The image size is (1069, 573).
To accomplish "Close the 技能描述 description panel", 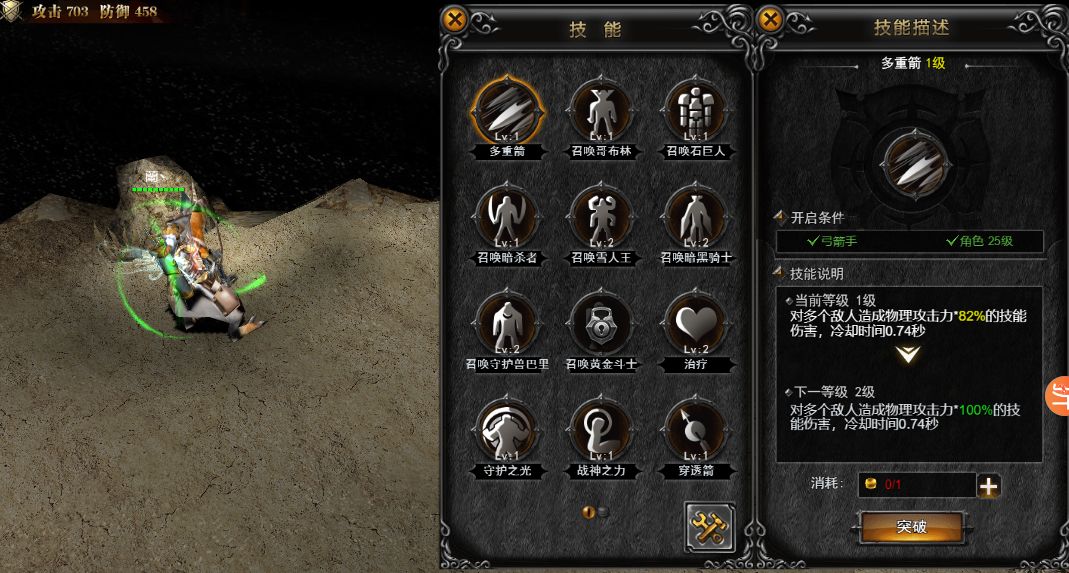I will pyautogui.click(x=770, y=20).
